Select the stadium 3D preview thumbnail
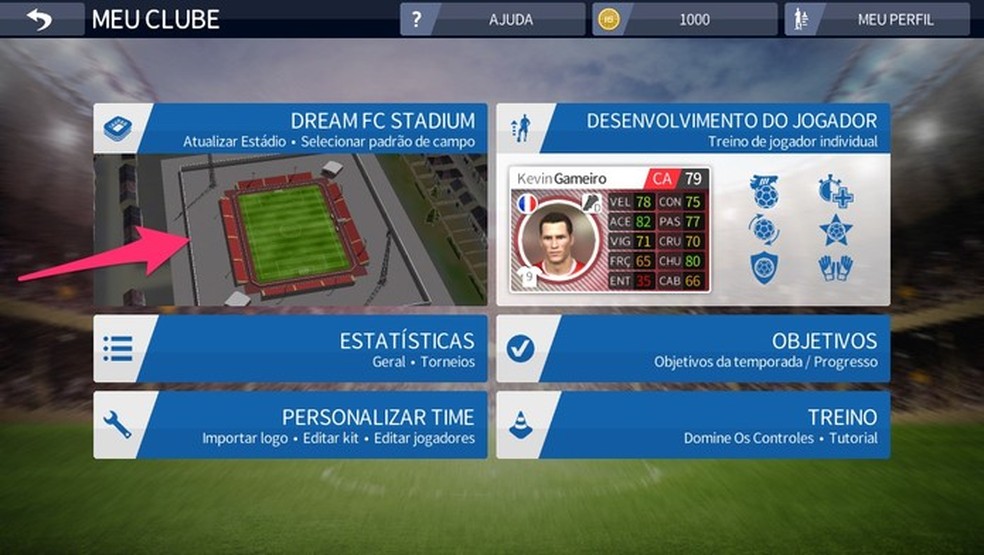This screenshot has height=555, width=984. (x=290, y=230)
